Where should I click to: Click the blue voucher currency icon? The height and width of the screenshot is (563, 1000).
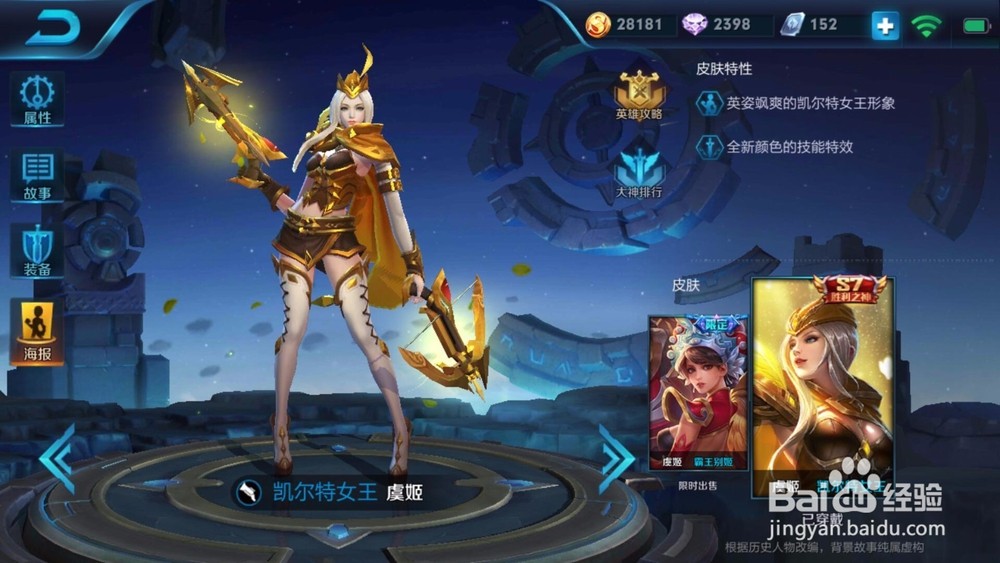[792, 25]
